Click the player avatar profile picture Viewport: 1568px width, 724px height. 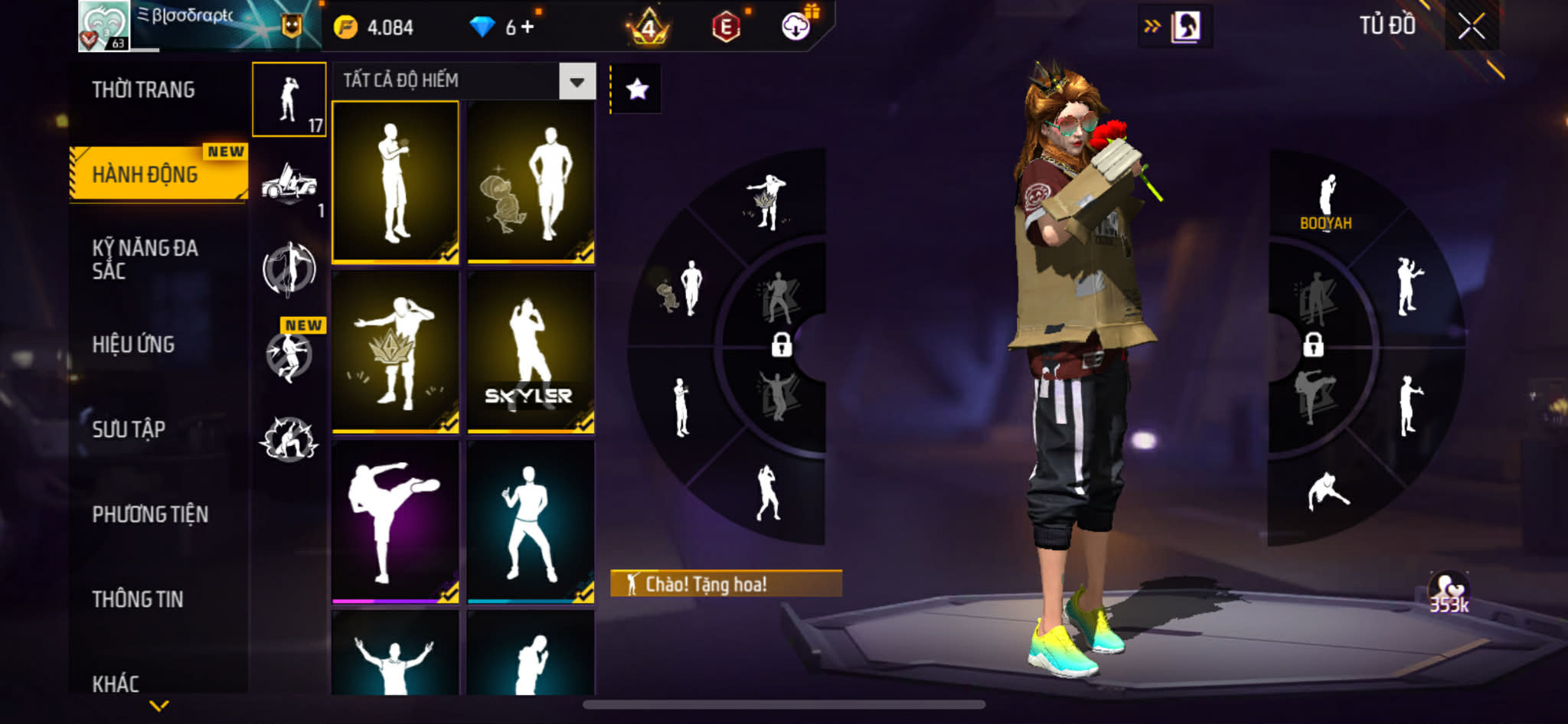(103, 26)
